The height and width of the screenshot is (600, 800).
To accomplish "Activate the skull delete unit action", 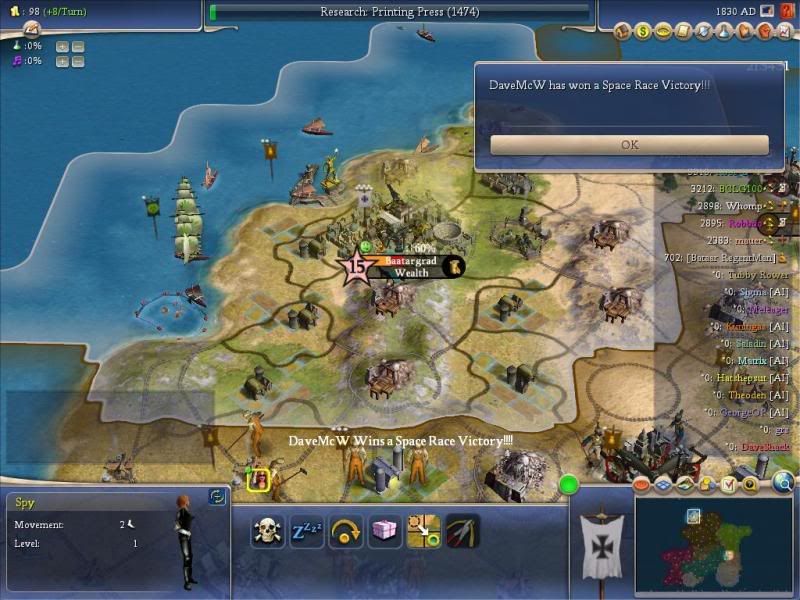I will [267, 531].
